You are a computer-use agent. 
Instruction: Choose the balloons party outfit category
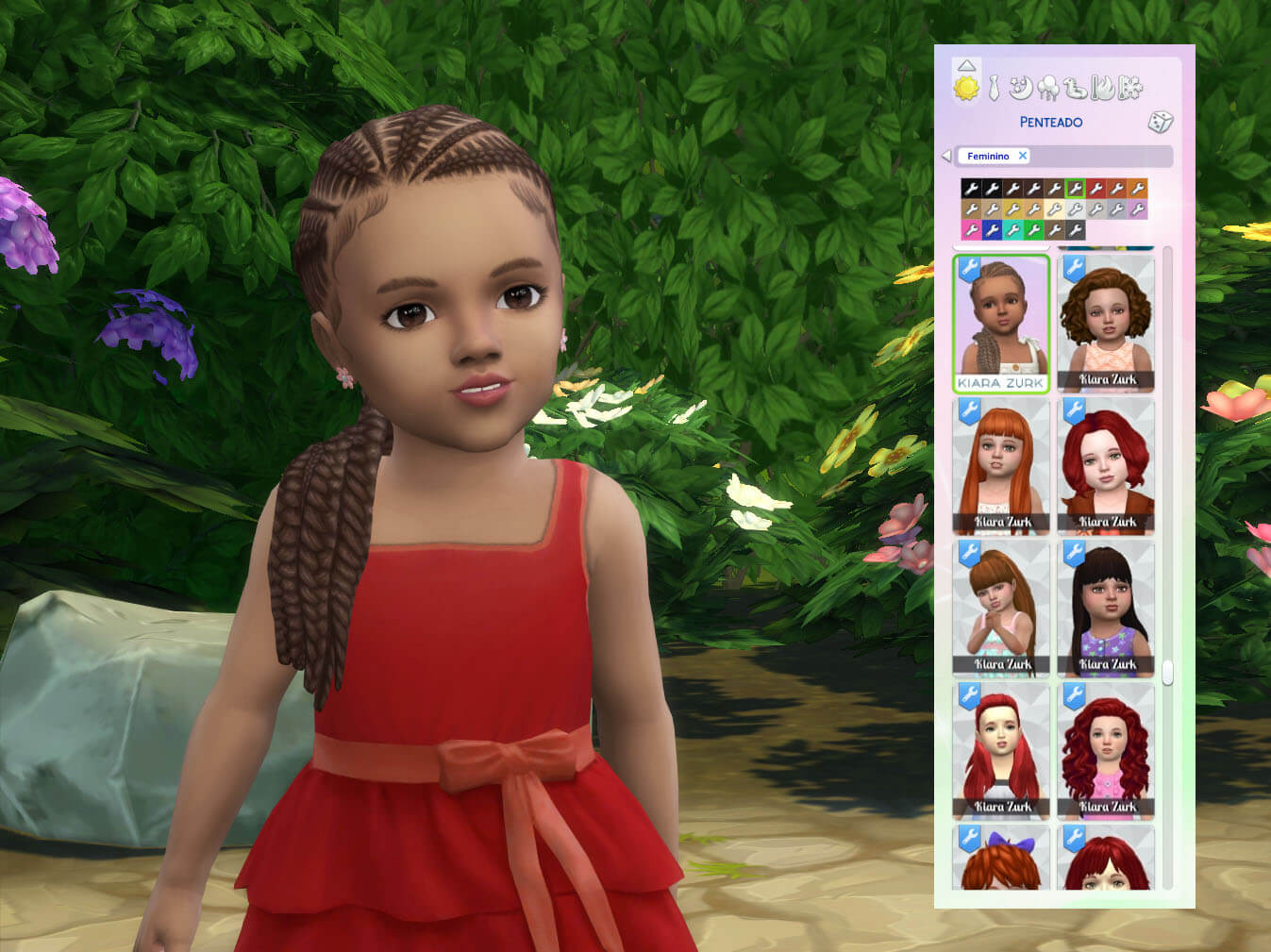click(x=1047, y=89)
